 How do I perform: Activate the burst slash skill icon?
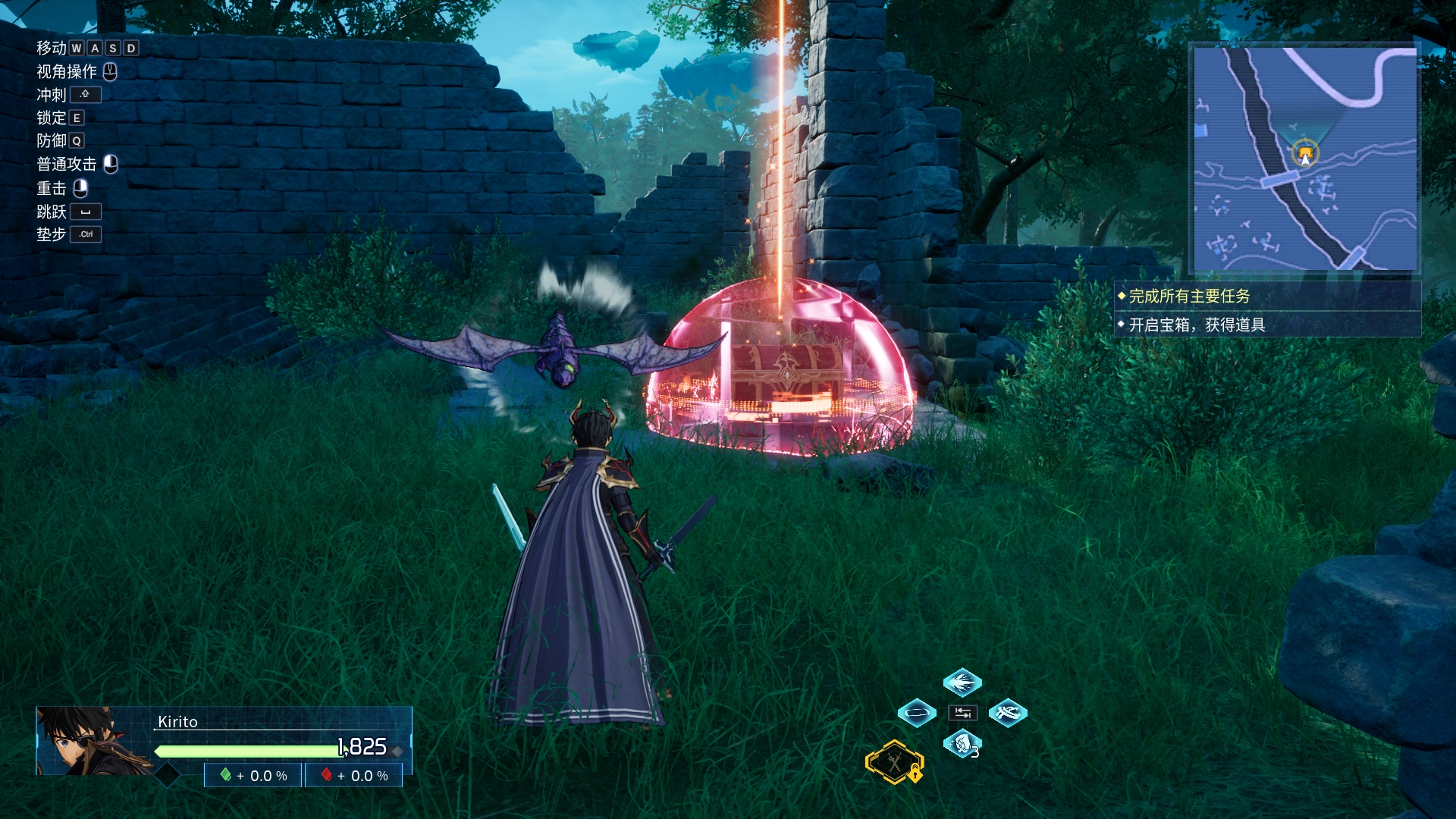[962, 682]
